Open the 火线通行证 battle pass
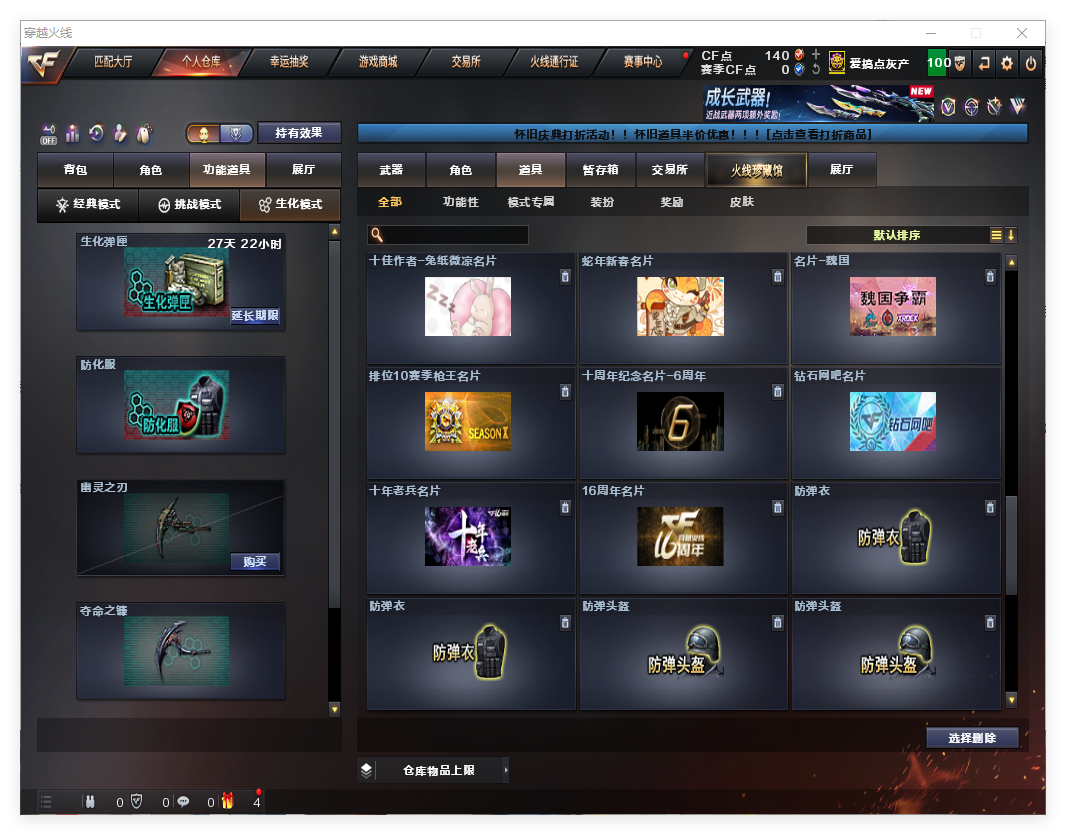 pos(554,62)
